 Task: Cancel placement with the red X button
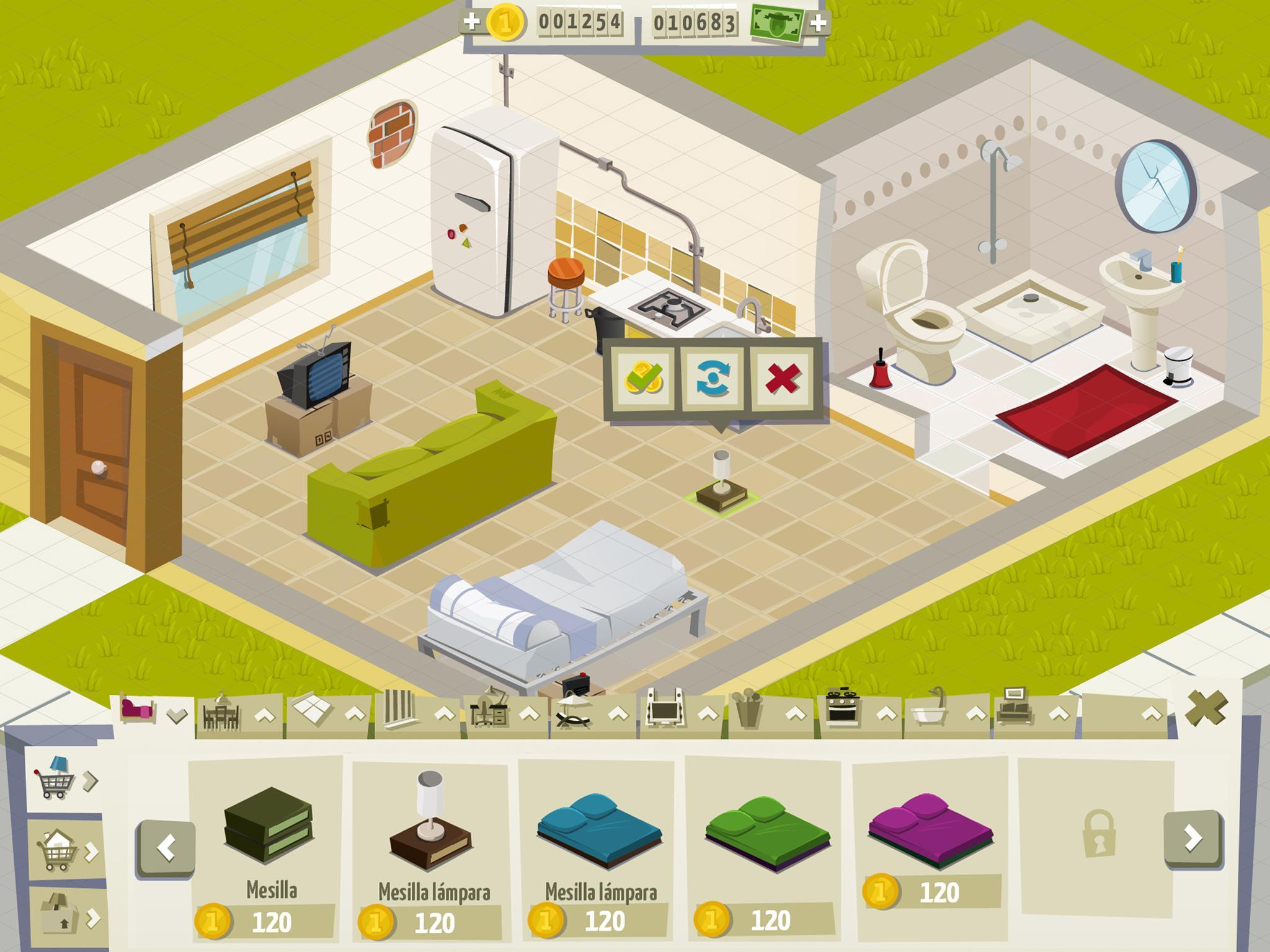click(x=783, y=377)
